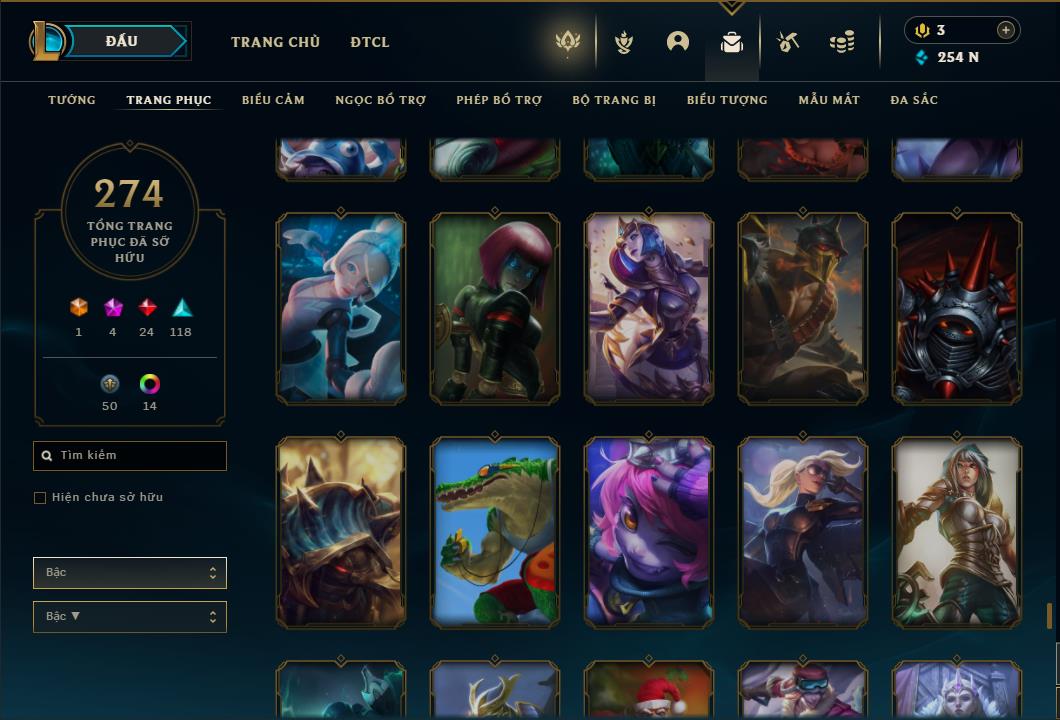Select the PHÉP BỔ TRỢ tab
Image resolution: width=1060 pixels, height=720 pixels.
(x=499, y=100)
